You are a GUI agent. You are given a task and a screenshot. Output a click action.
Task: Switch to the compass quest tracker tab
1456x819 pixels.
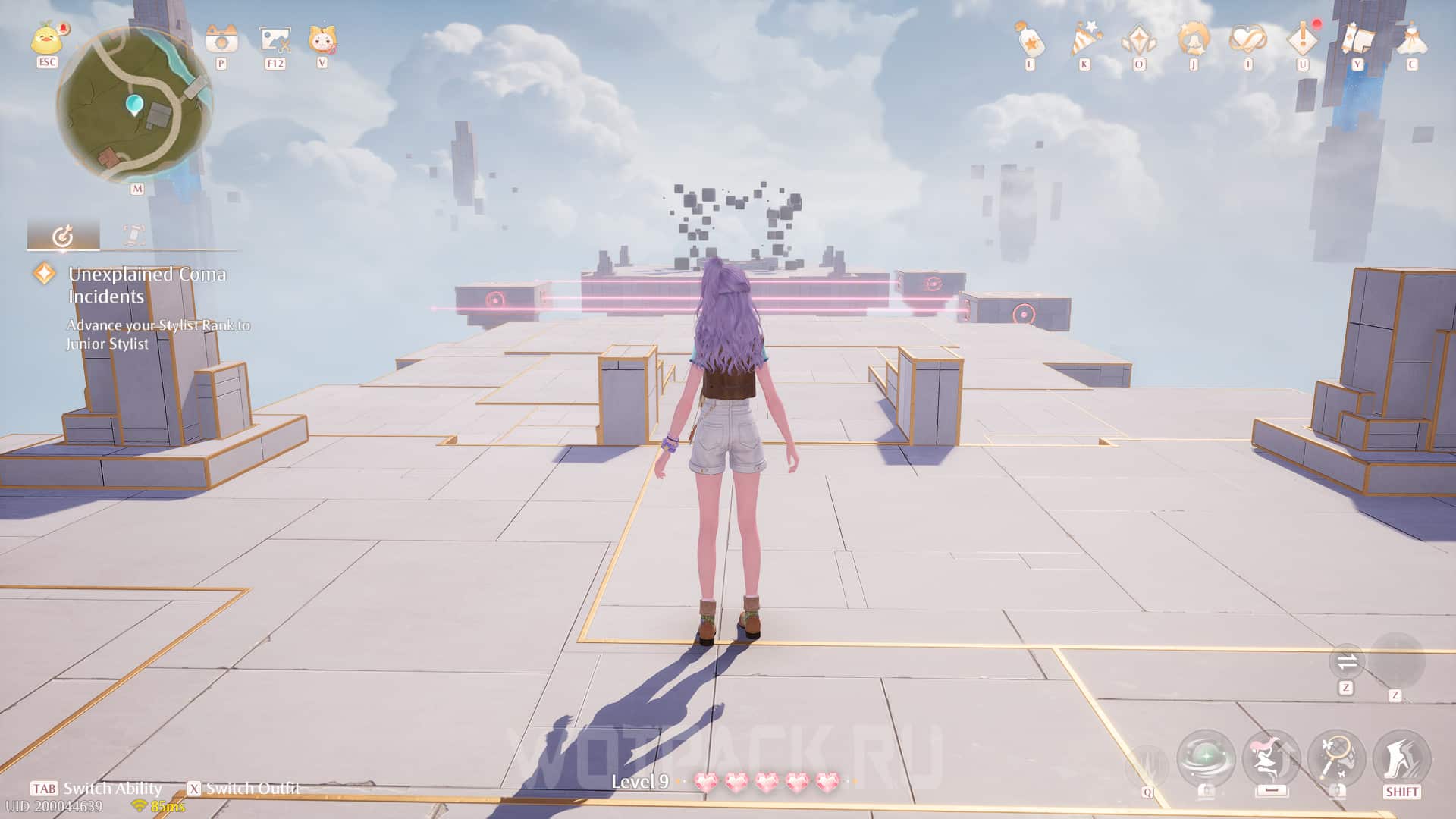pyautogui.click(x=64, y=235)
